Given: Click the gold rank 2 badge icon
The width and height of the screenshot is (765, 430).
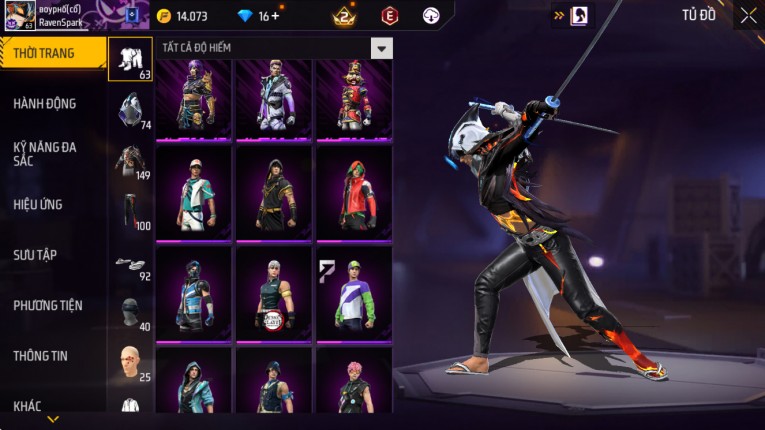Looking at the screenshot, I should click(x=345, y=16).
